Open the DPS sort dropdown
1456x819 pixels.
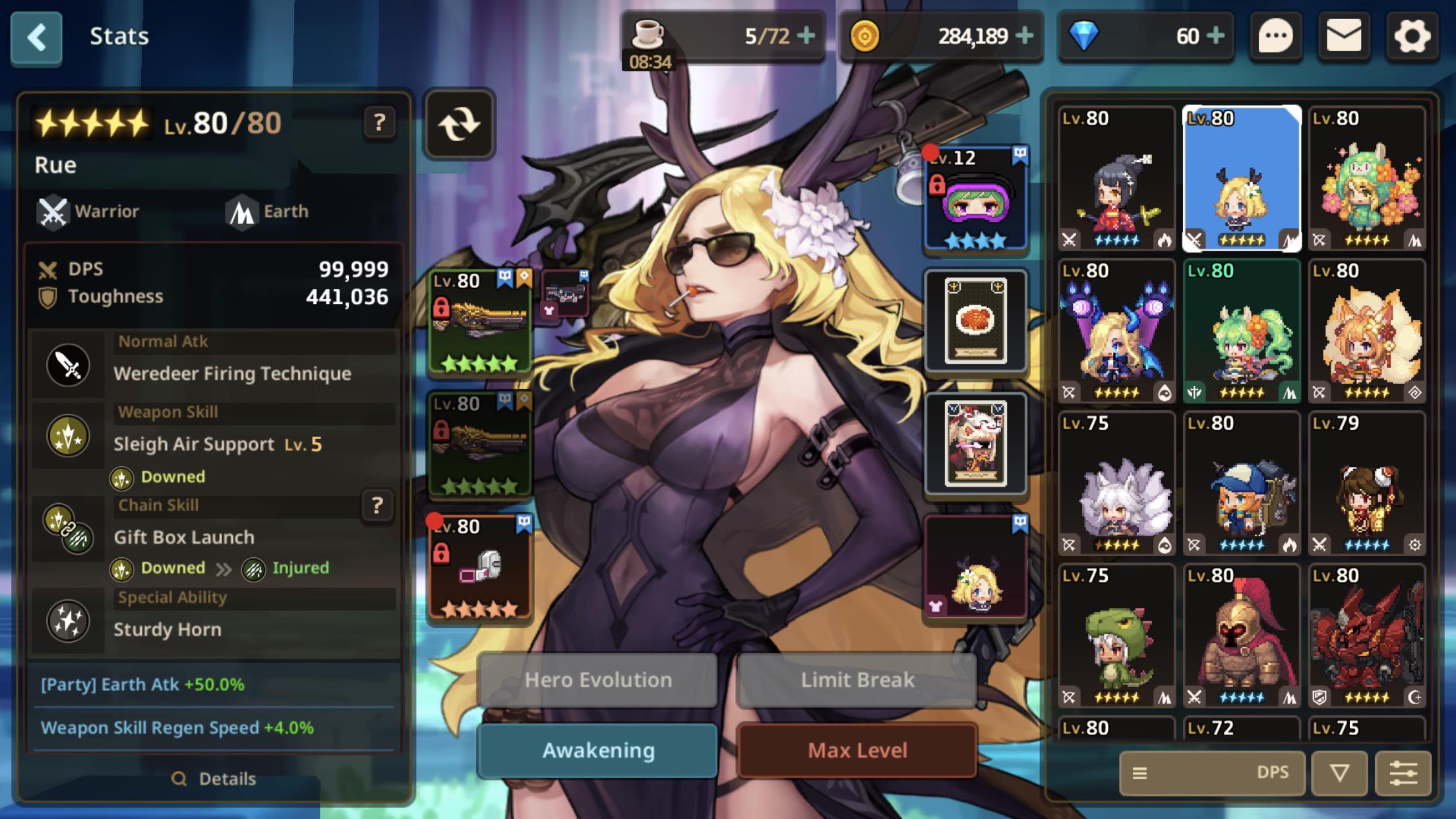(1212, 773)
